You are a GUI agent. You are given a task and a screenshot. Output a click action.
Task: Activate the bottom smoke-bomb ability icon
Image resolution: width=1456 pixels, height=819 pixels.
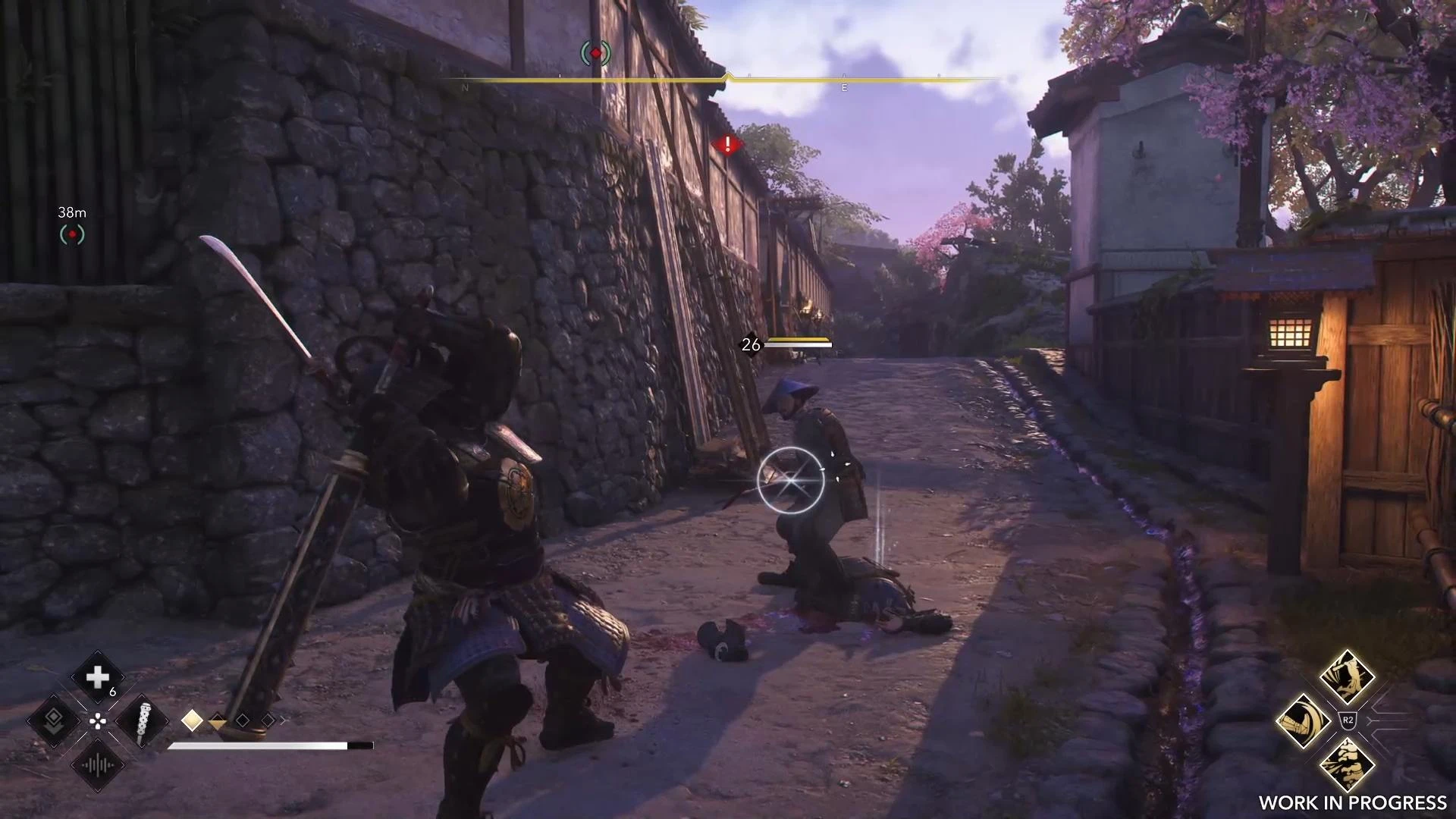[x=1348, y=764]
